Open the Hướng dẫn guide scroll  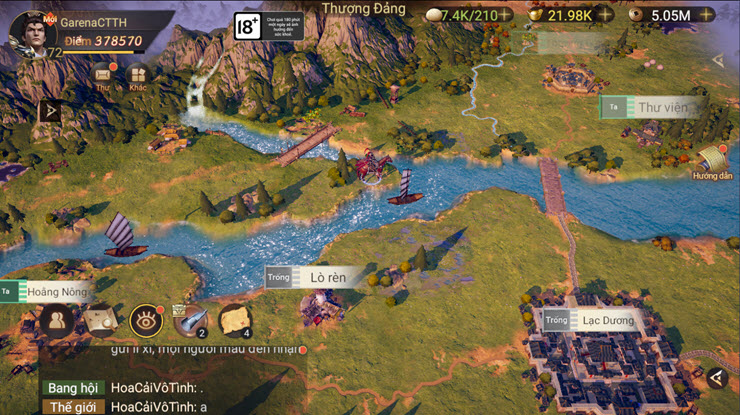click(713, 160)
